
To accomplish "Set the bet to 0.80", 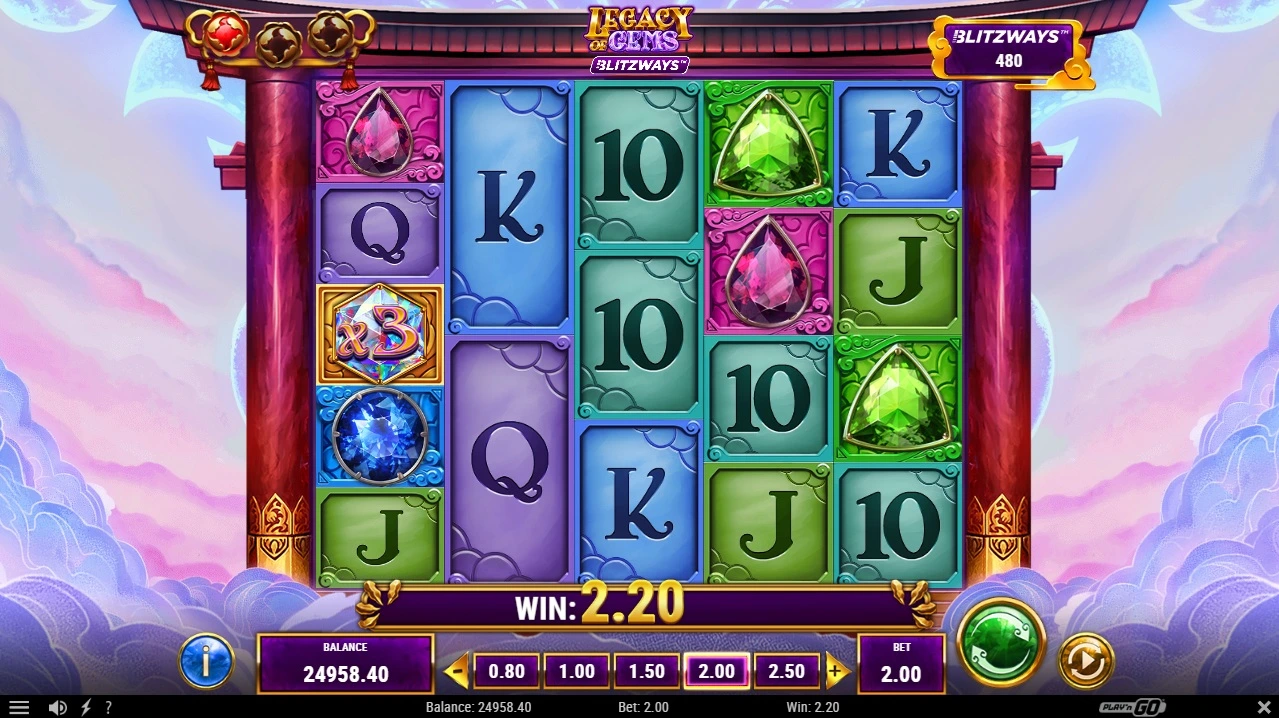I will (x=506, y=671).
